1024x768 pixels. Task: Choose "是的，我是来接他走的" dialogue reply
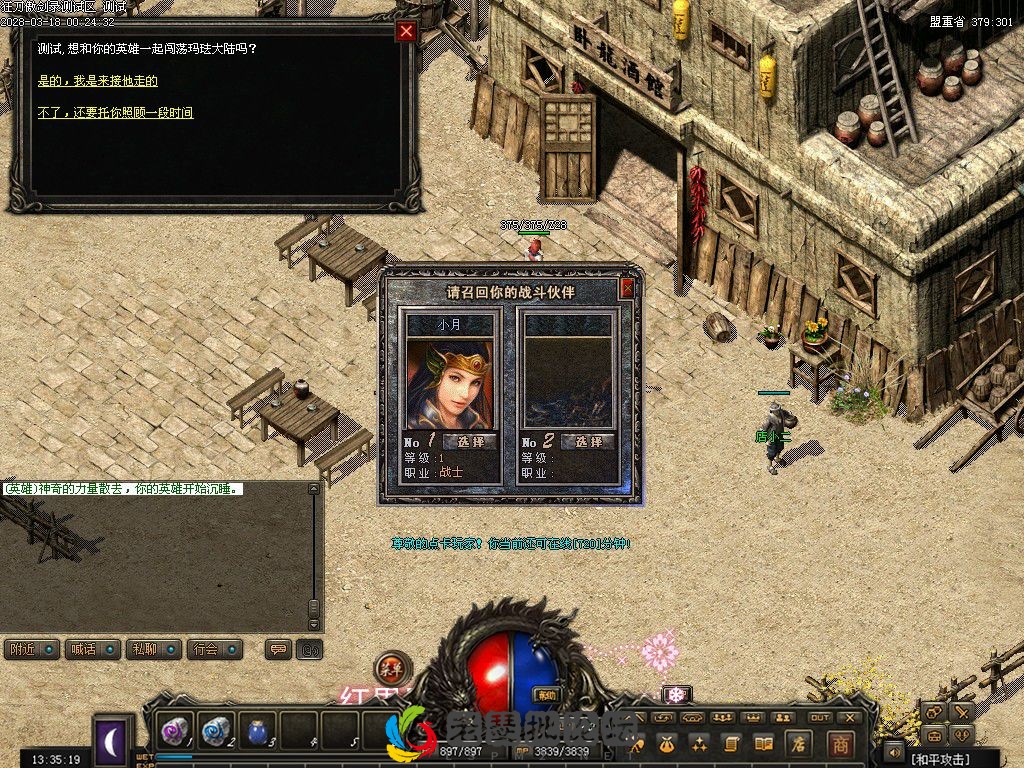coord(98,81)
